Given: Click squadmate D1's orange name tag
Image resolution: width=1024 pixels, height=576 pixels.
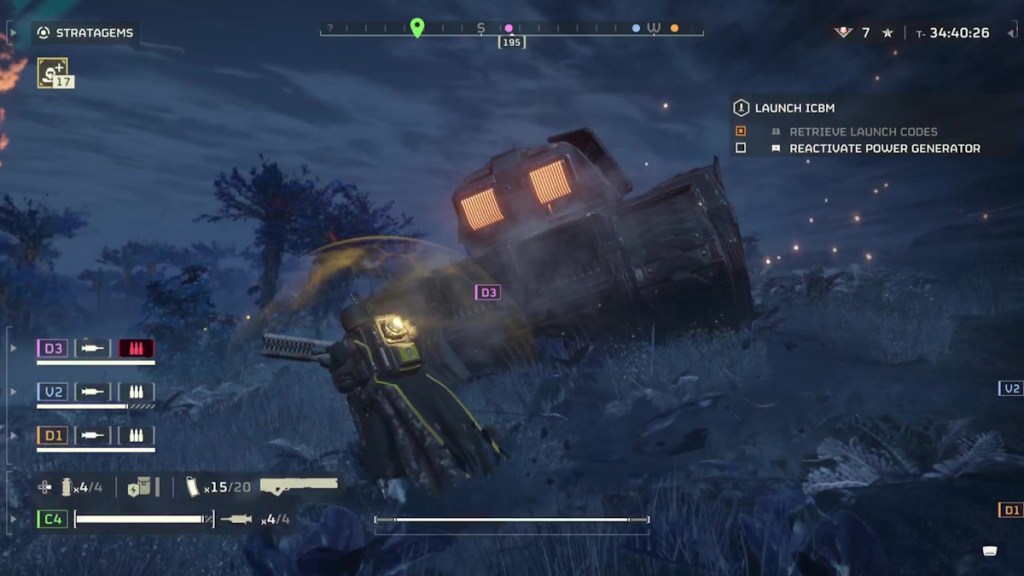Looking at the screenshot, I should (x=53, y=435).
